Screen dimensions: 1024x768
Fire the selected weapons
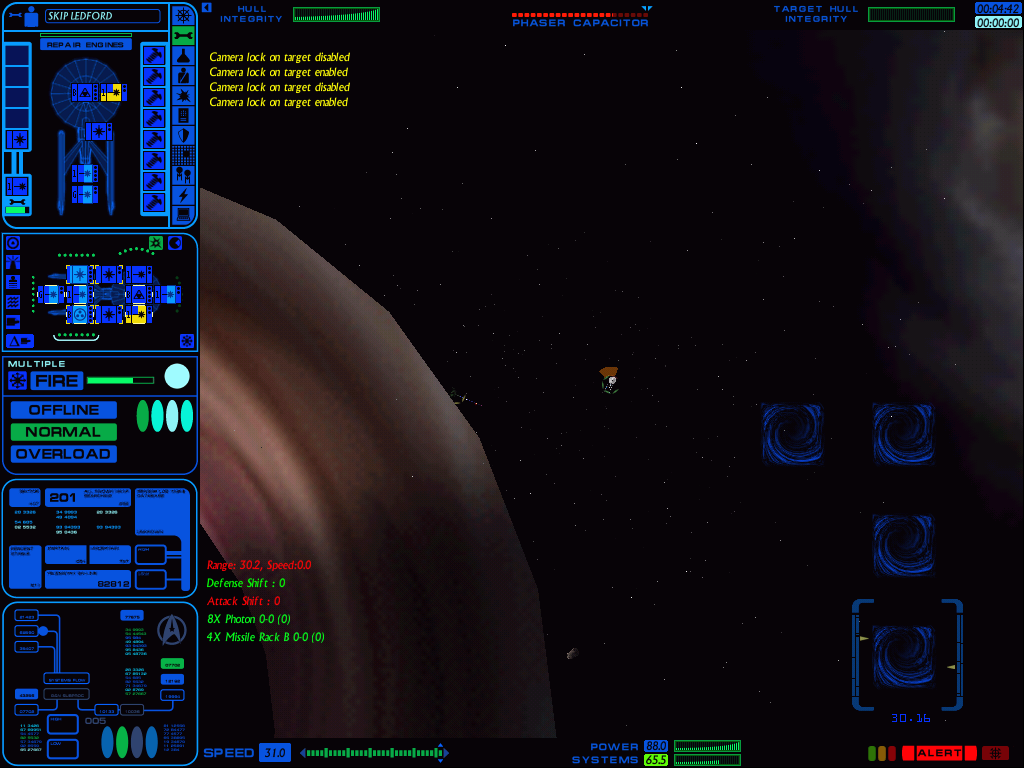click(x=56, y=380)
